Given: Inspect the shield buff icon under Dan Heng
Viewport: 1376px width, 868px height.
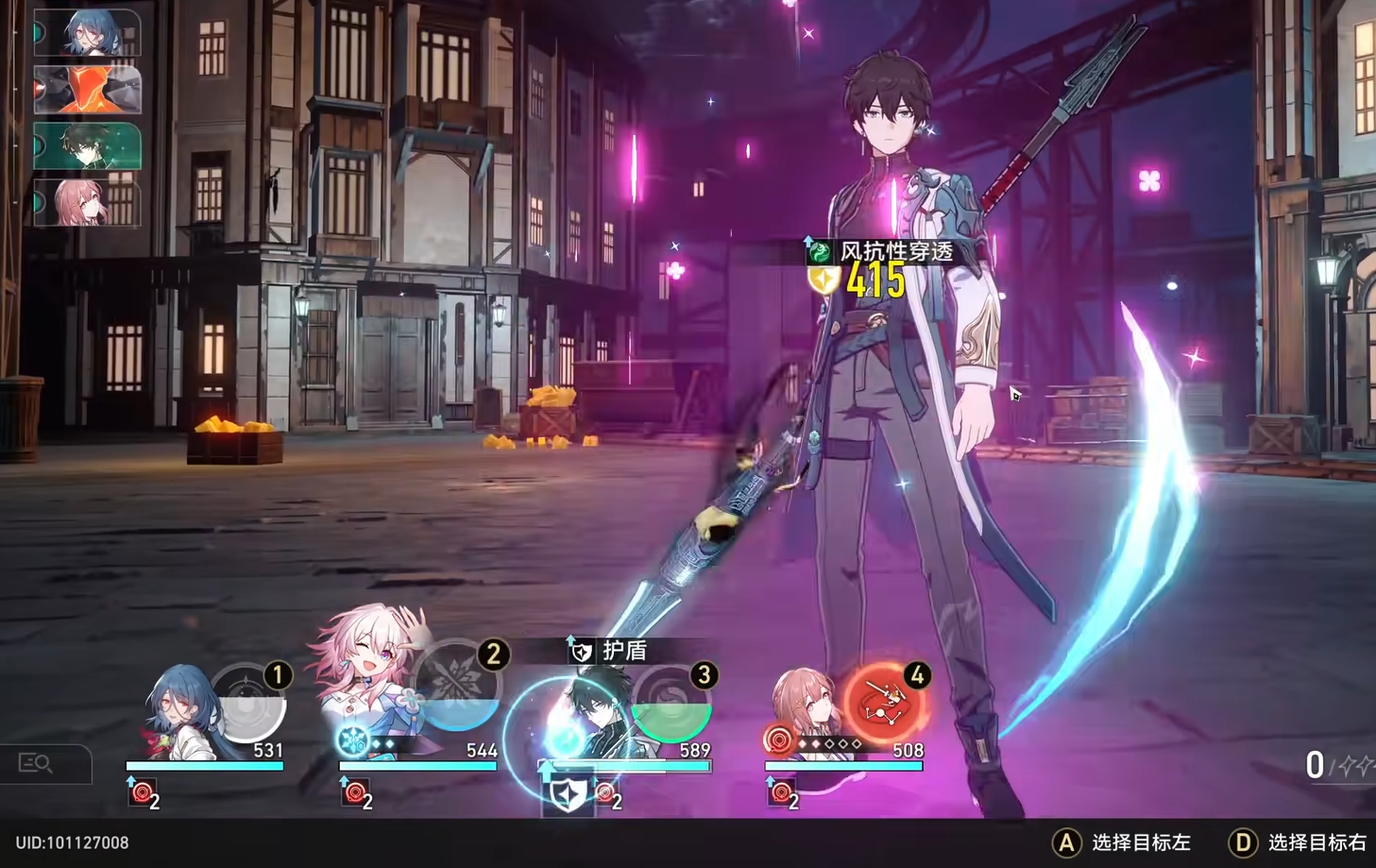Looking at the screenshot, I should pos(568,795).
